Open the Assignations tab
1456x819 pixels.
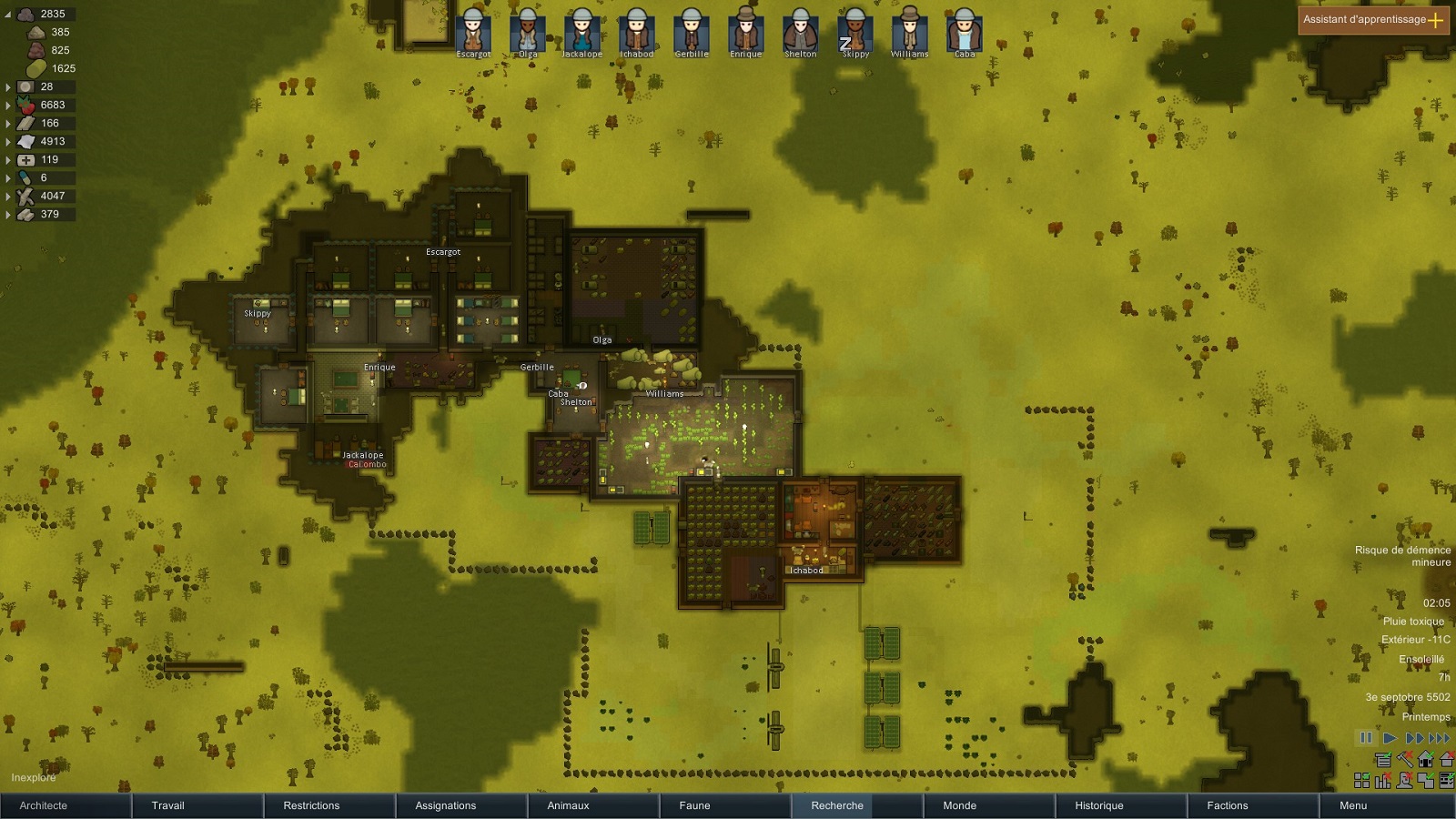pos(461,805)
